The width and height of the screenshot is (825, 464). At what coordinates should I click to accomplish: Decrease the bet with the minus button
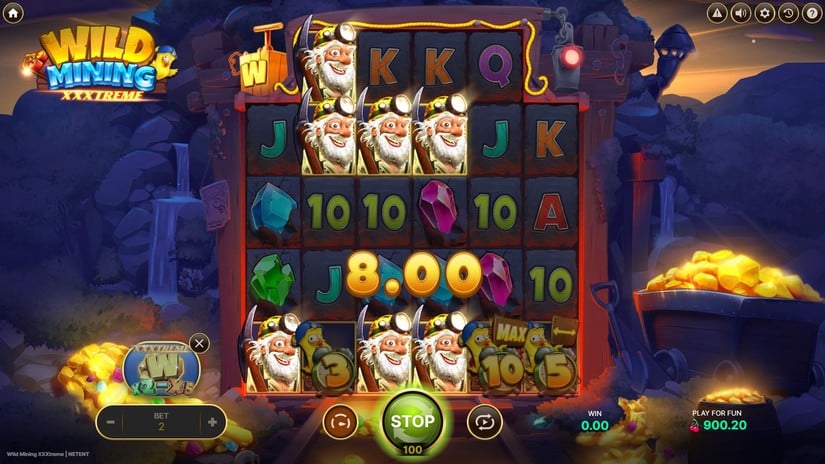[x=111, y=423]
